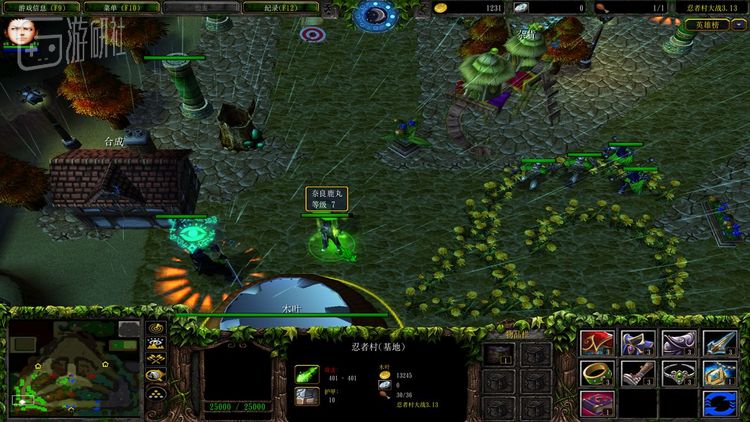
Task: Toggle minimap terrain display button
Action: pyautogui.click(x=156, y=343)
